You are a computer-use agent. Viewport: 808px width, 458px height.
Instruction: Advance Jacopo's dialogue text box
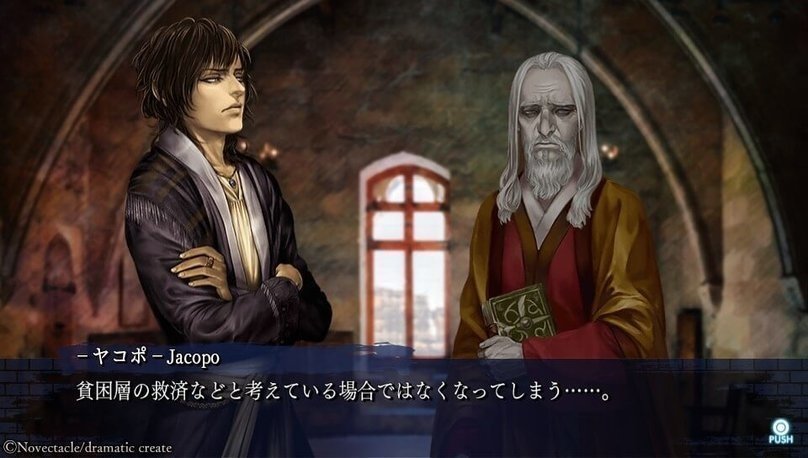(400, 392)
